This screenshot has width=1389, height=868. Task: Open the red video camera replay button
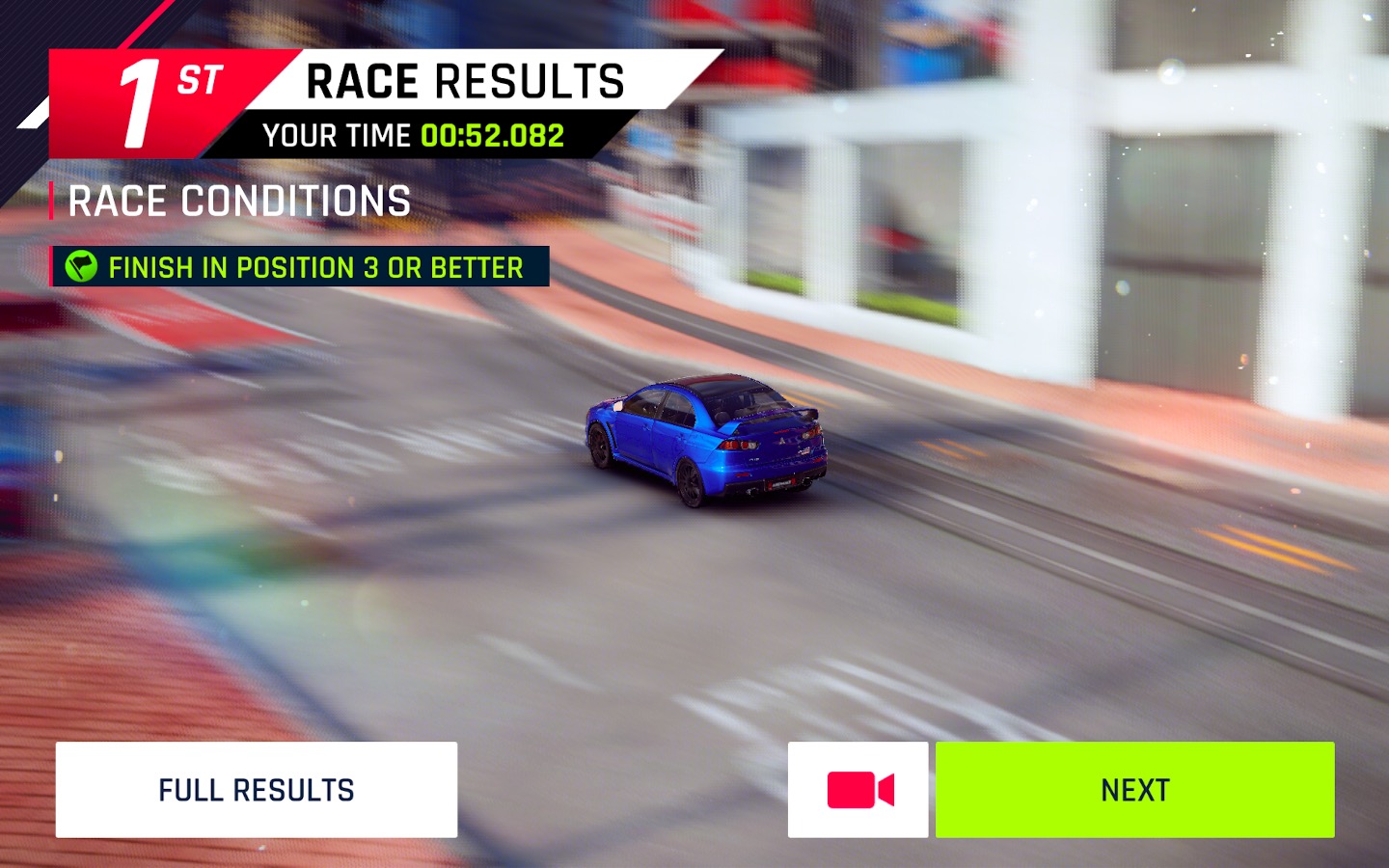[858, 790]
